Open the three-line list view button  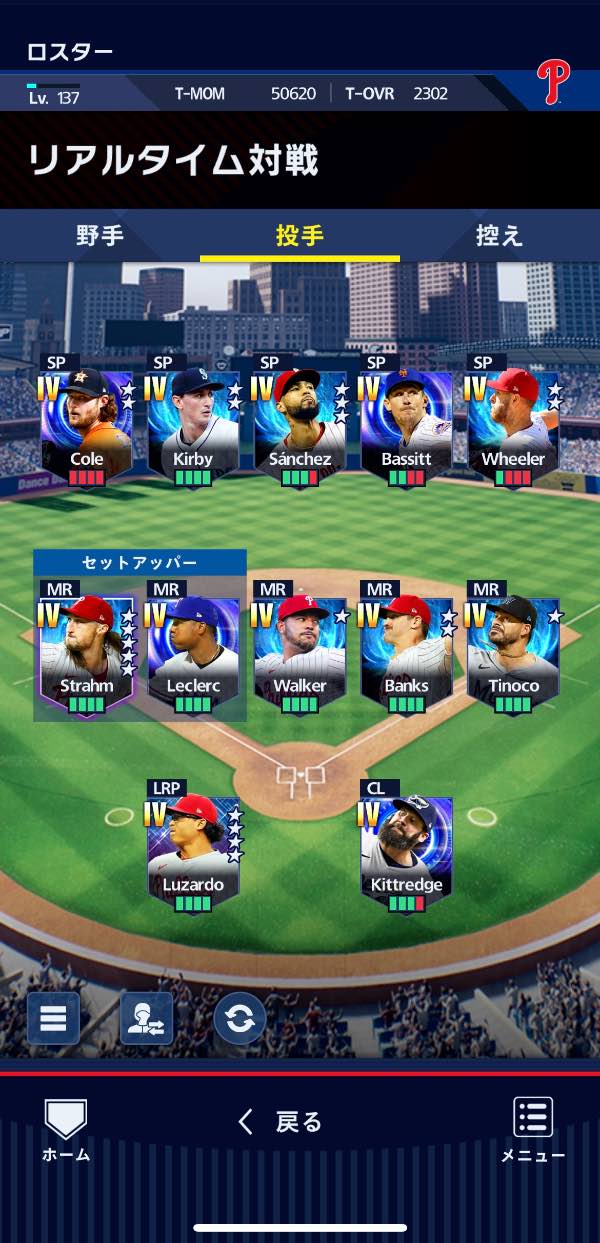53,1018
